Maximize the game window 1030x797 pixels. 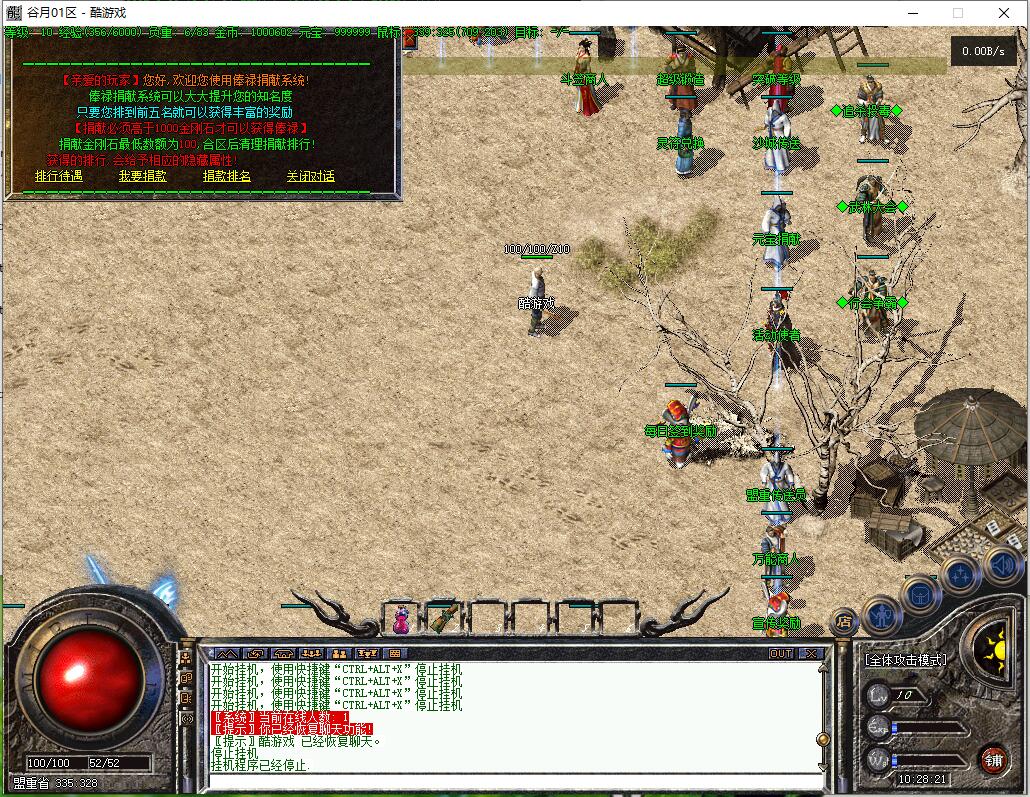point(958,13)
